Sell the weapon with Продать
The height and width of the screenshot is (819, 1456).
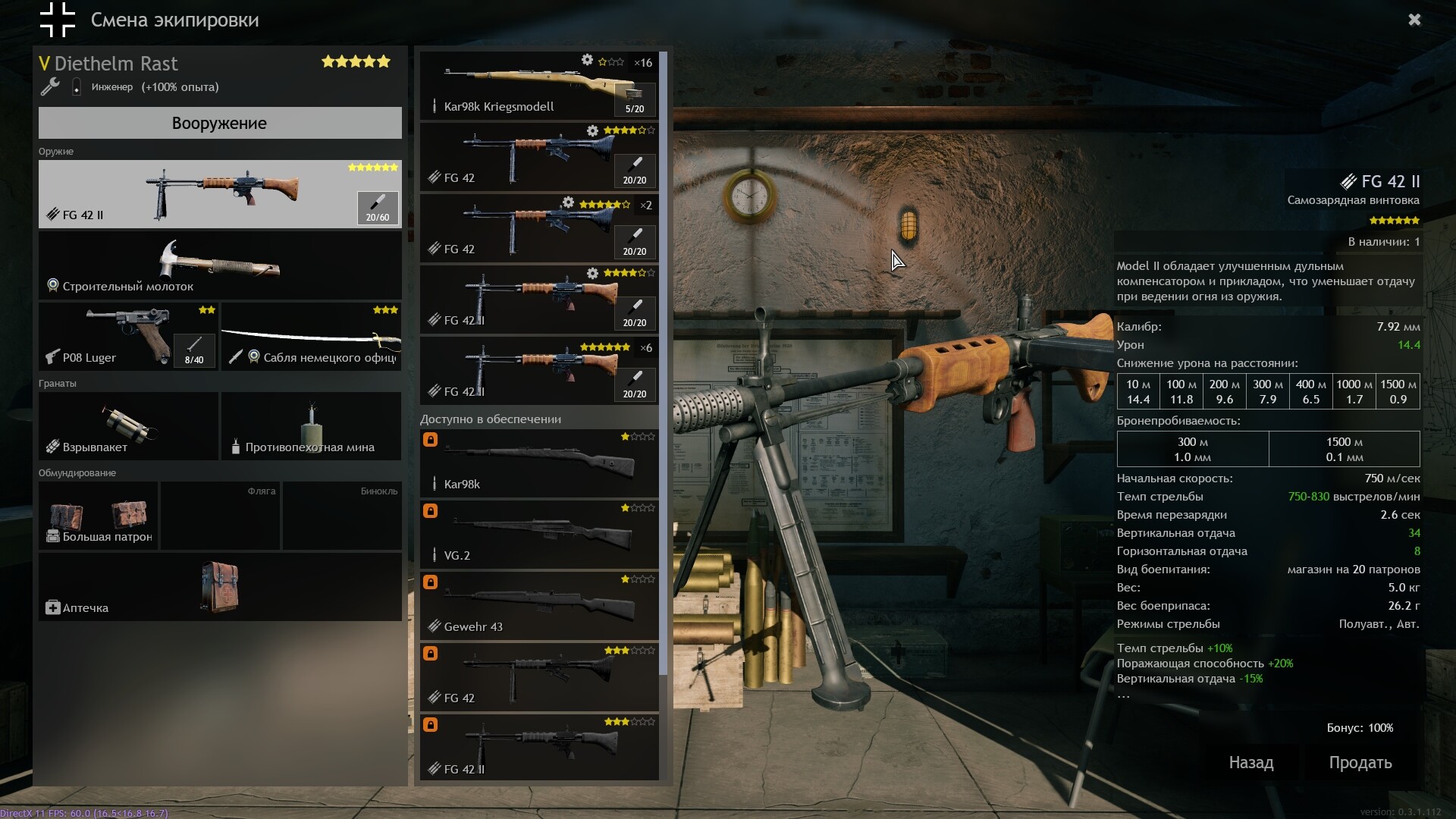pyautogui.click(x=1360, y=763)
